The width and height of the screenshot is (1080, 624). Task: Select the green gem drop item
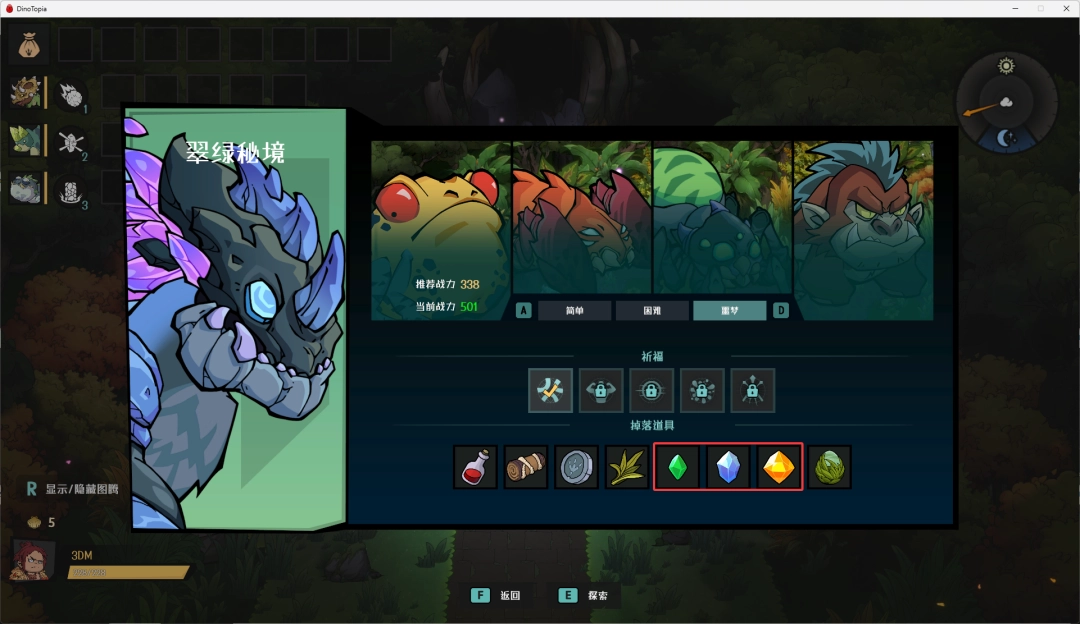click(678, 467)
